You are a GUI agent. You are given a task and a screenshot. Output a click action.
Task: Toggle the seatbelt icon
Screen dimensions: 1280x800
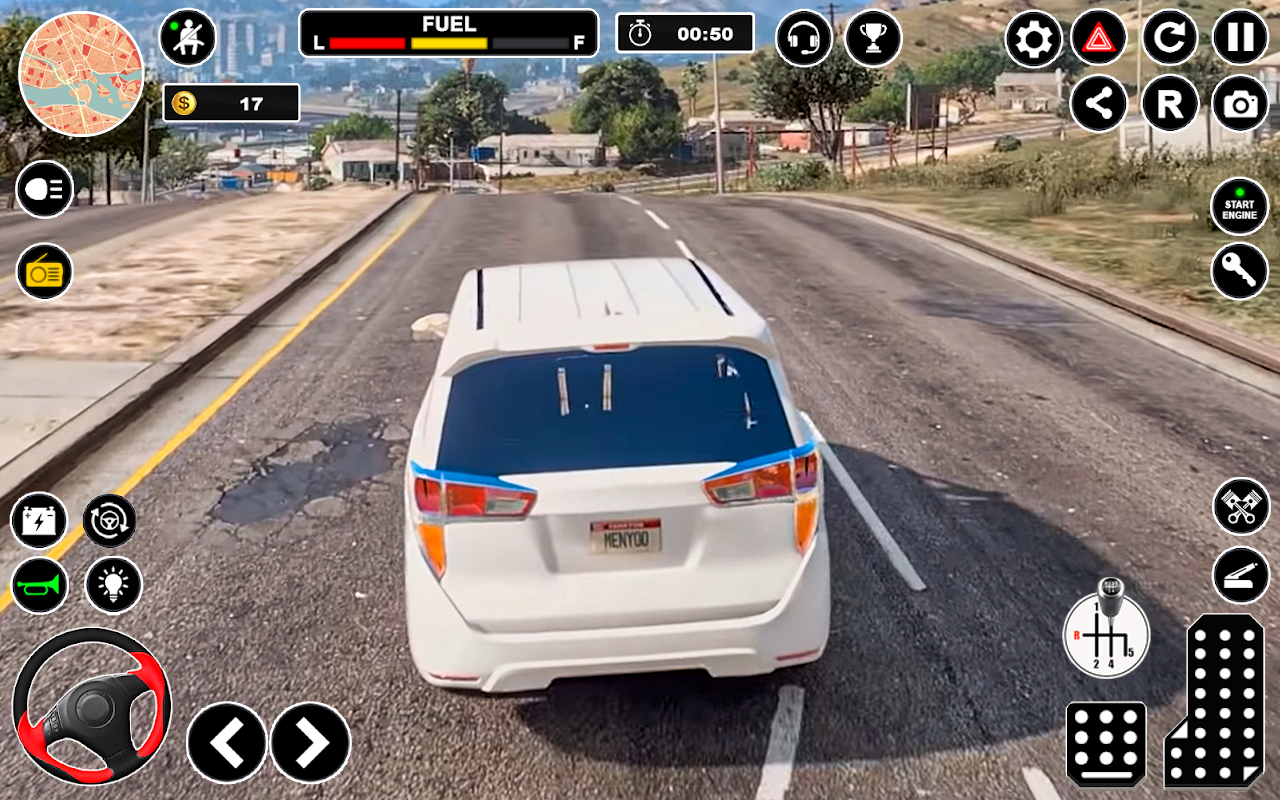tap(188, 38)
